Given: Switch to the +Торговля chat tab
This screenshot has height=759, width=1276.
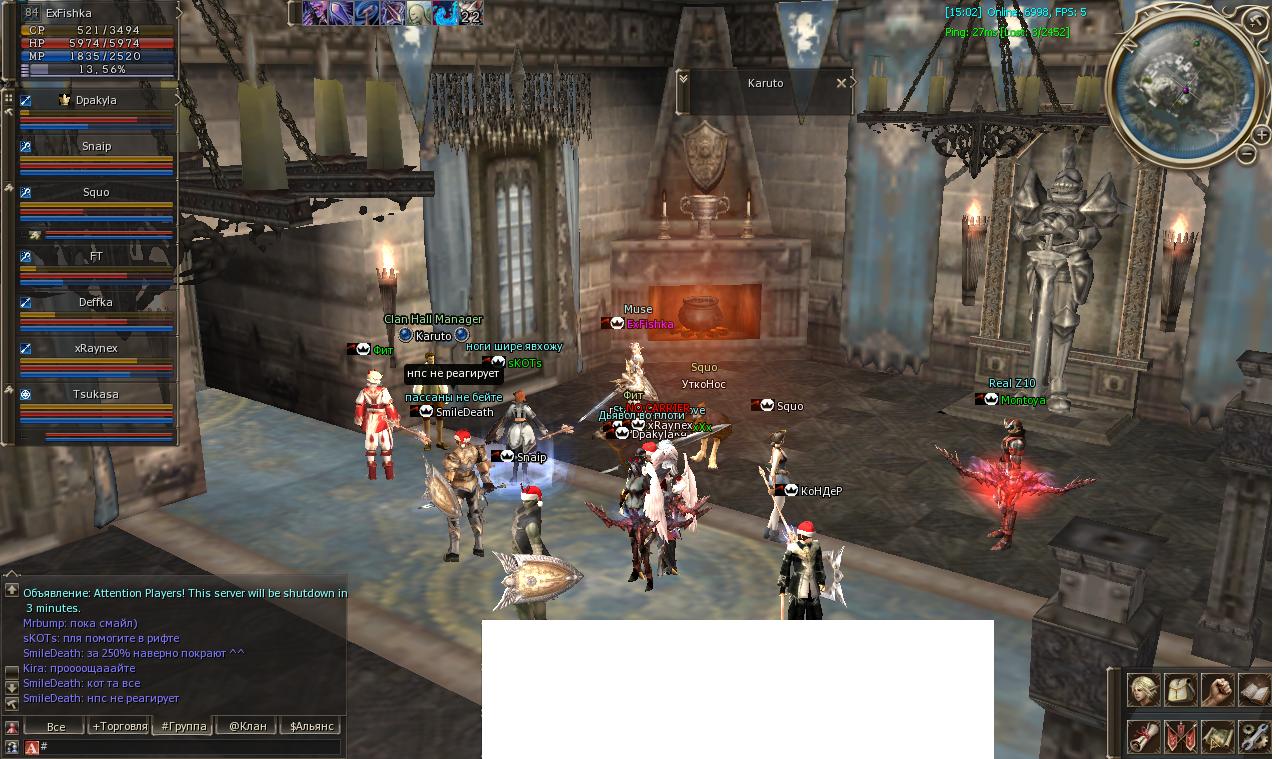Looking at the screenshot, I should tap(120, 726).
